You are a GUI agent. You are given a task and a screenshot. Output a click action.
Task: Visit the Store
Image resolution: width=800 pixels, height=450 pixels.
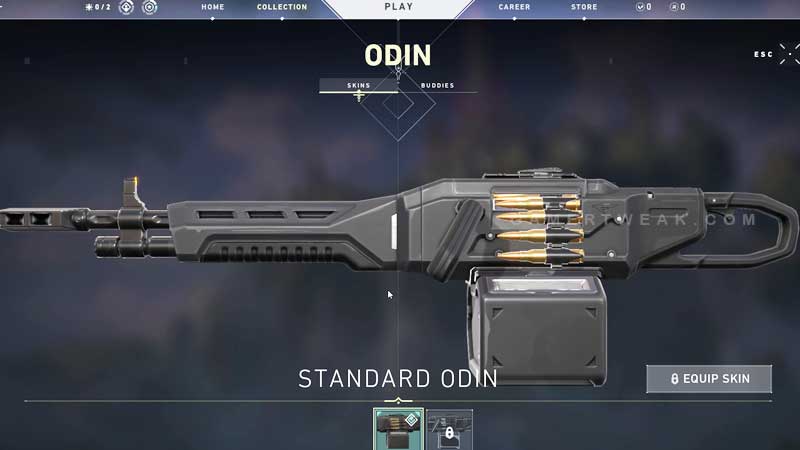(x=584, y=7)
